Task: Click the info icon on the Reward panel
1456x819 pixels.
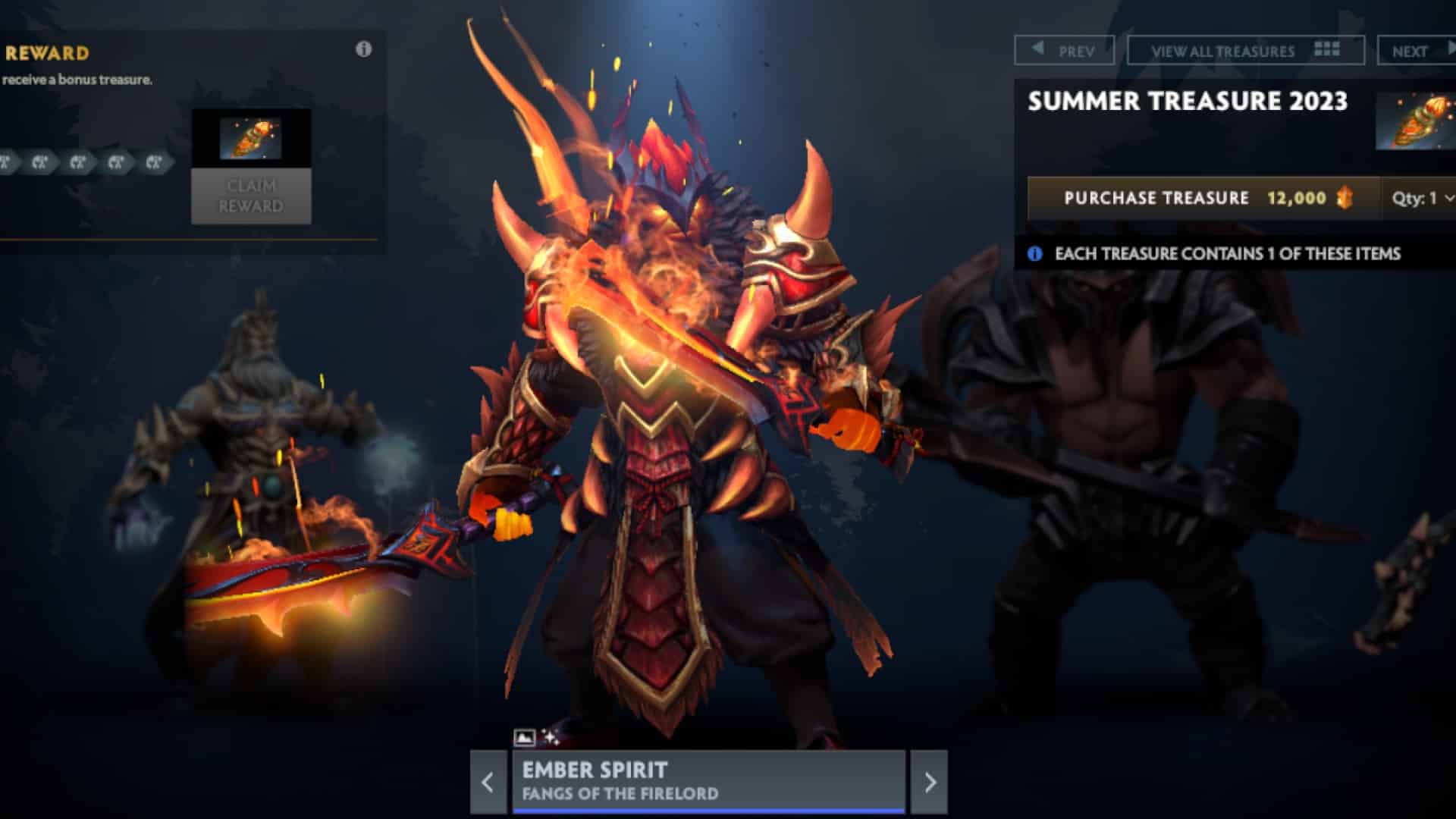Action: 364,48
